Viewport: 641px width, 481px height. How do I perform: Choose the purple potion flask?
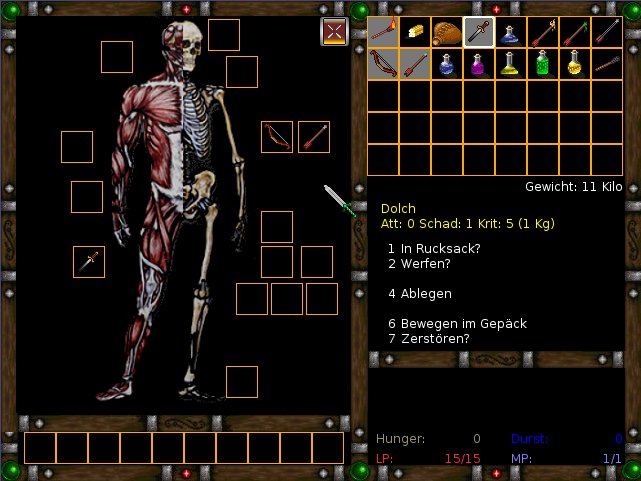(479, 64)
